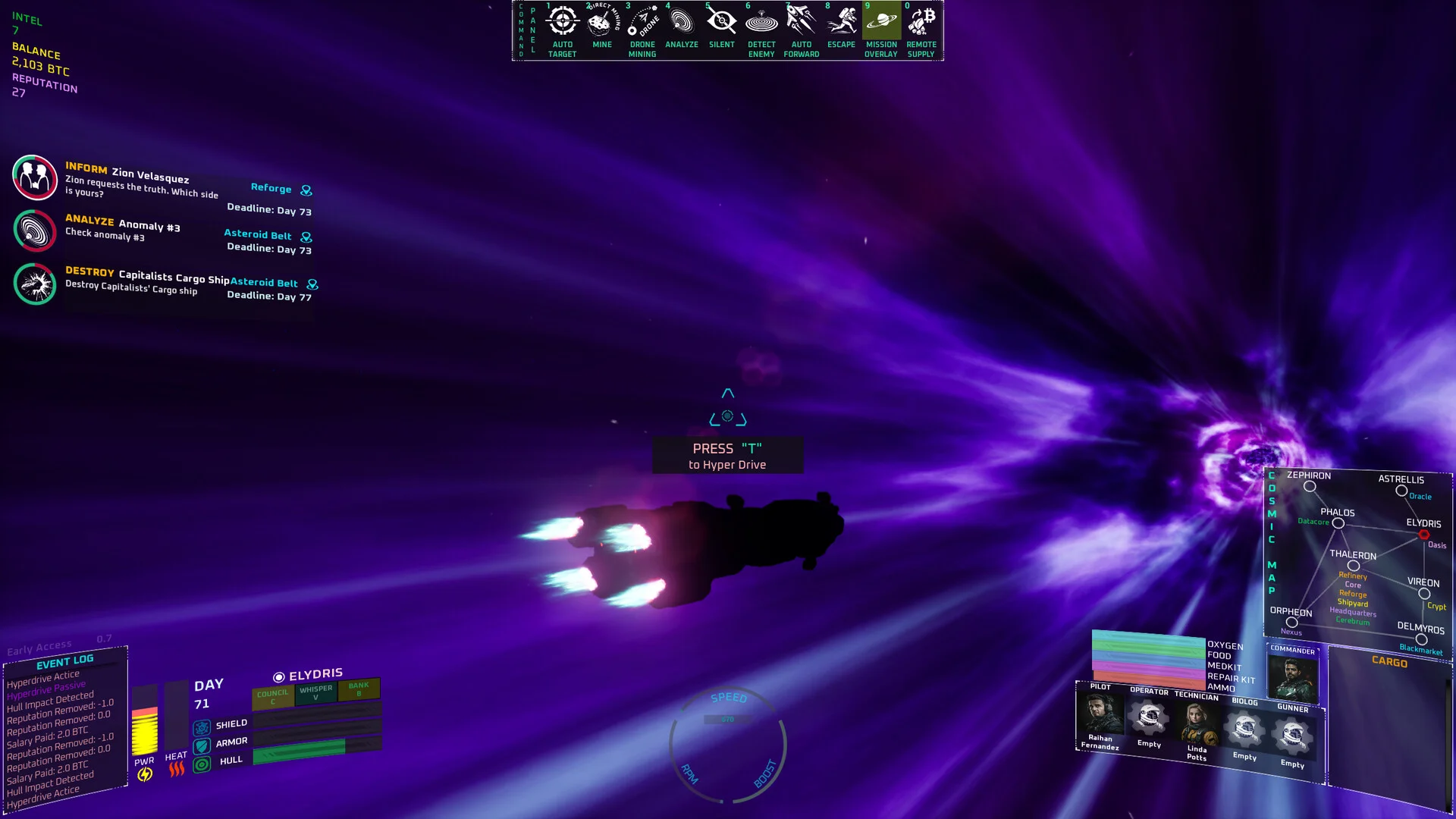Pick the Thaleron system on the map
Image resolution: width=1456 pixels, height=819 pixels.
tap(1354, 566)
